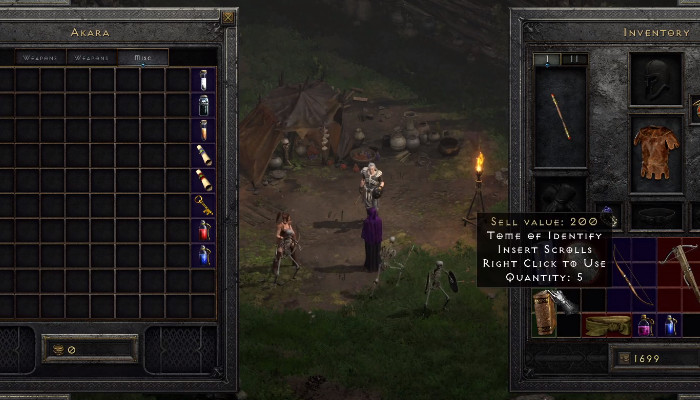Switch to weapon set II
Viewport: 700px width, 400px height.
point(573,60)
